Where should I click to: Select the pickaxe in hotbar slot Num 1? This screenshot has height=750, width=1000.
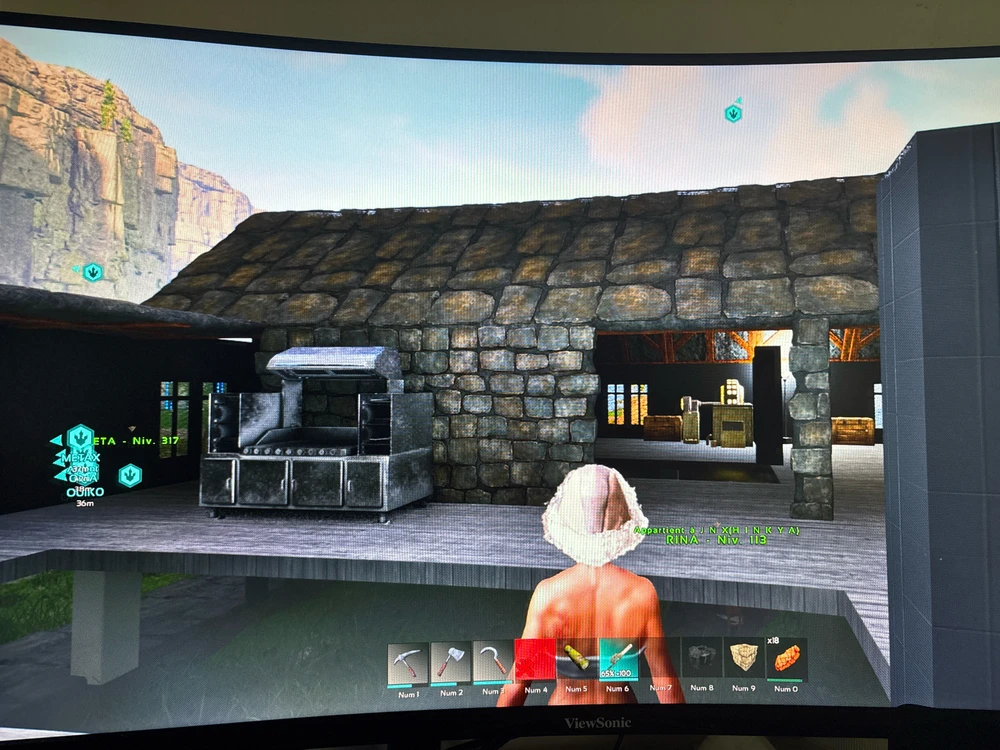point(408,661)
